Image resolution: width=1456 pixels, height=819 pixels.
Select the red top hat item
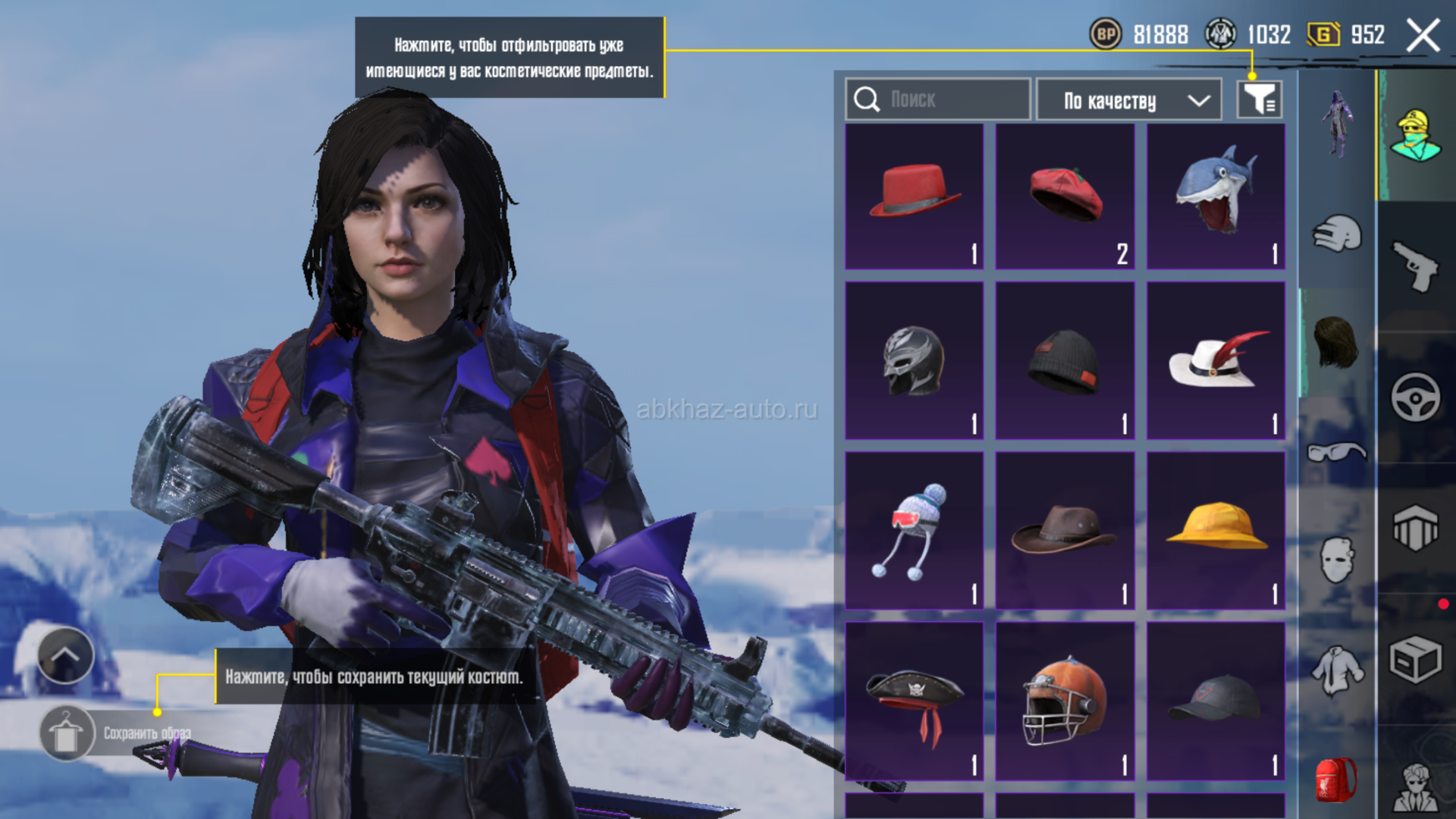[914, 196]
